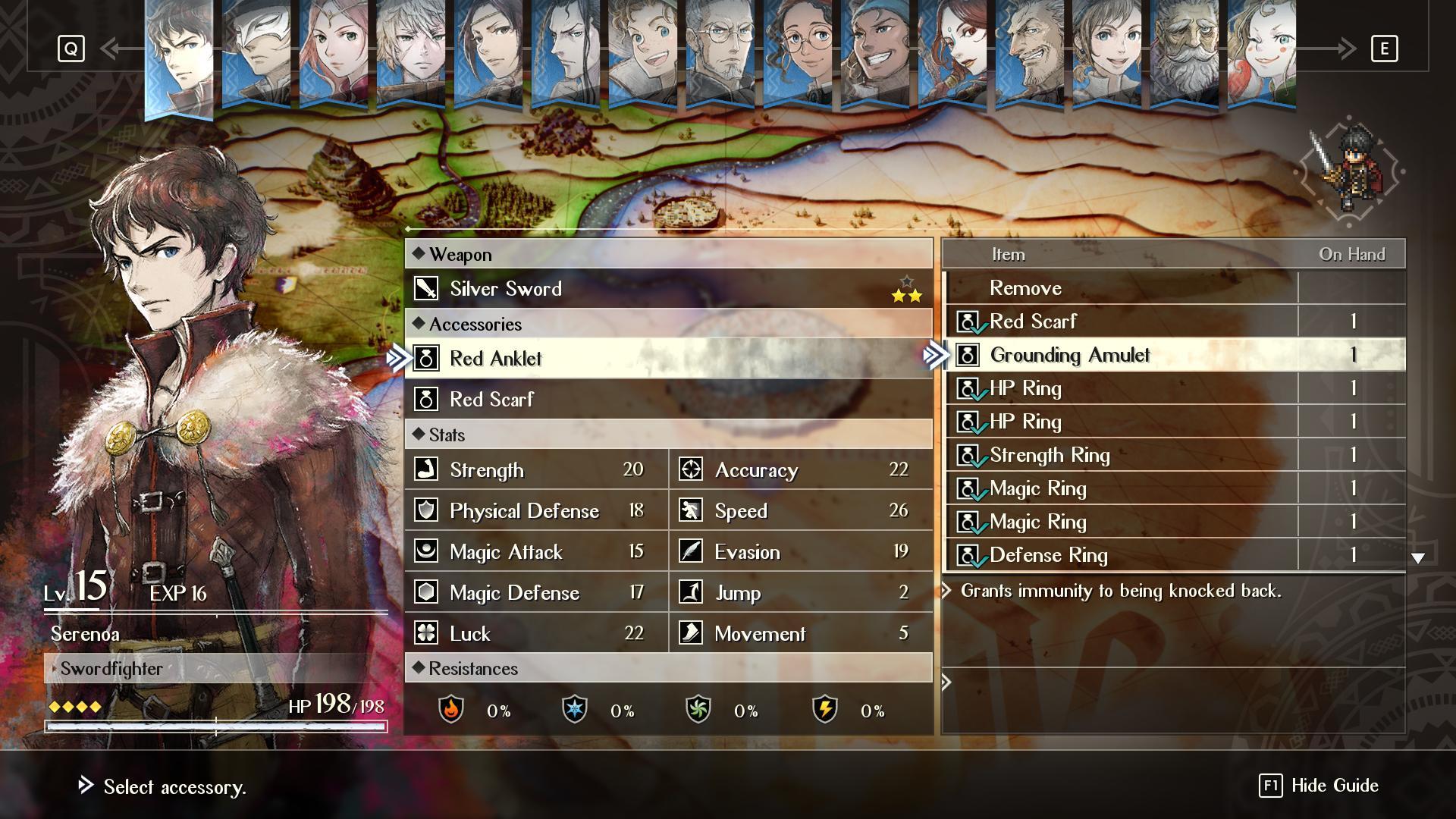Image resolution: width=1456 pixels, height=819 pixels.
Task: Select Serenoa's highlighted portrait banner
Action: pyautogui.click(x=179, y=57)
